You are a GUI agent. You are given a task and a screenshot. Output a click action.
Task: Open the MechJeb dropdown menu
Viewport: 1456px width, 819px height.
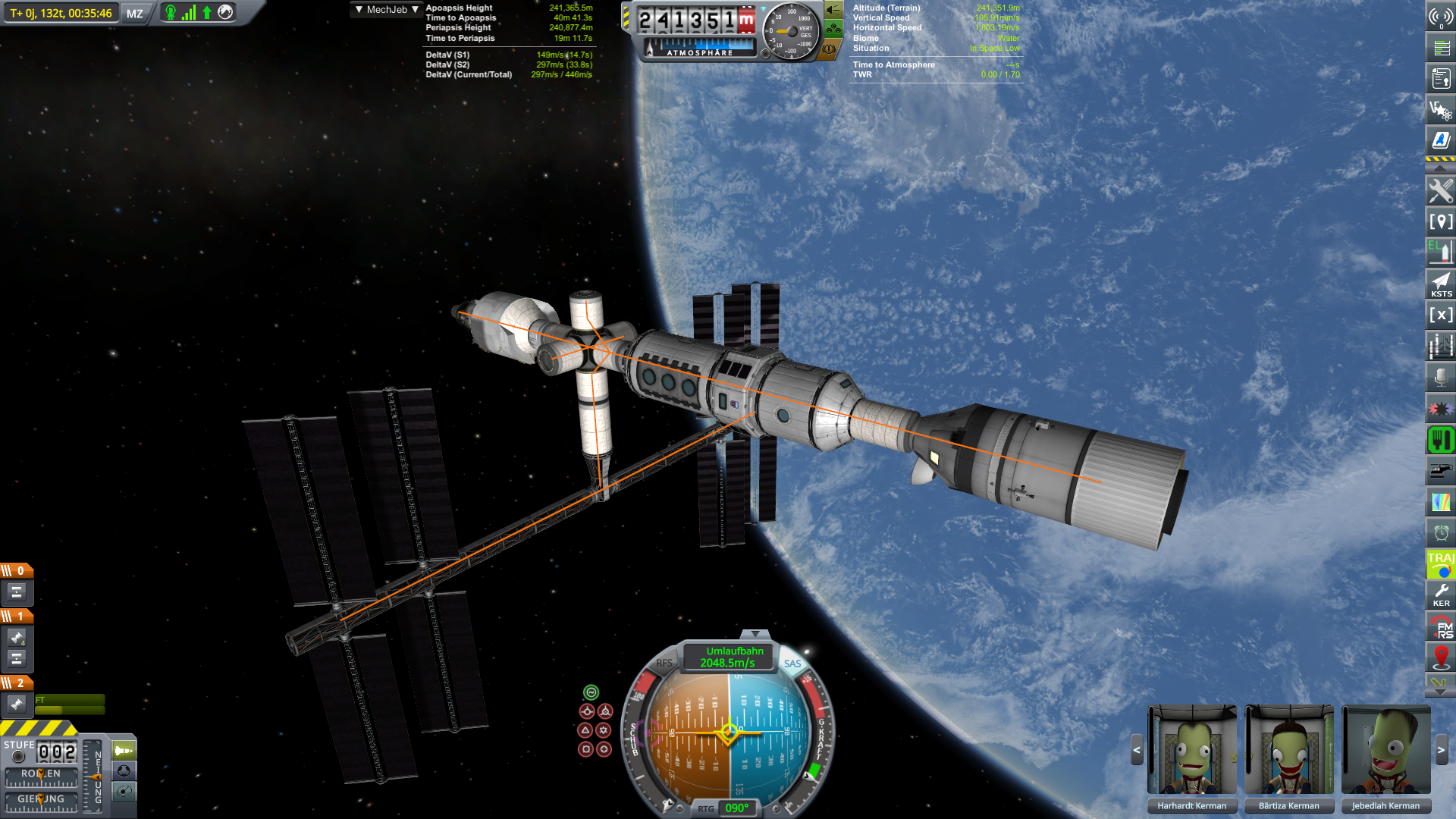click(x=387, y=10)
